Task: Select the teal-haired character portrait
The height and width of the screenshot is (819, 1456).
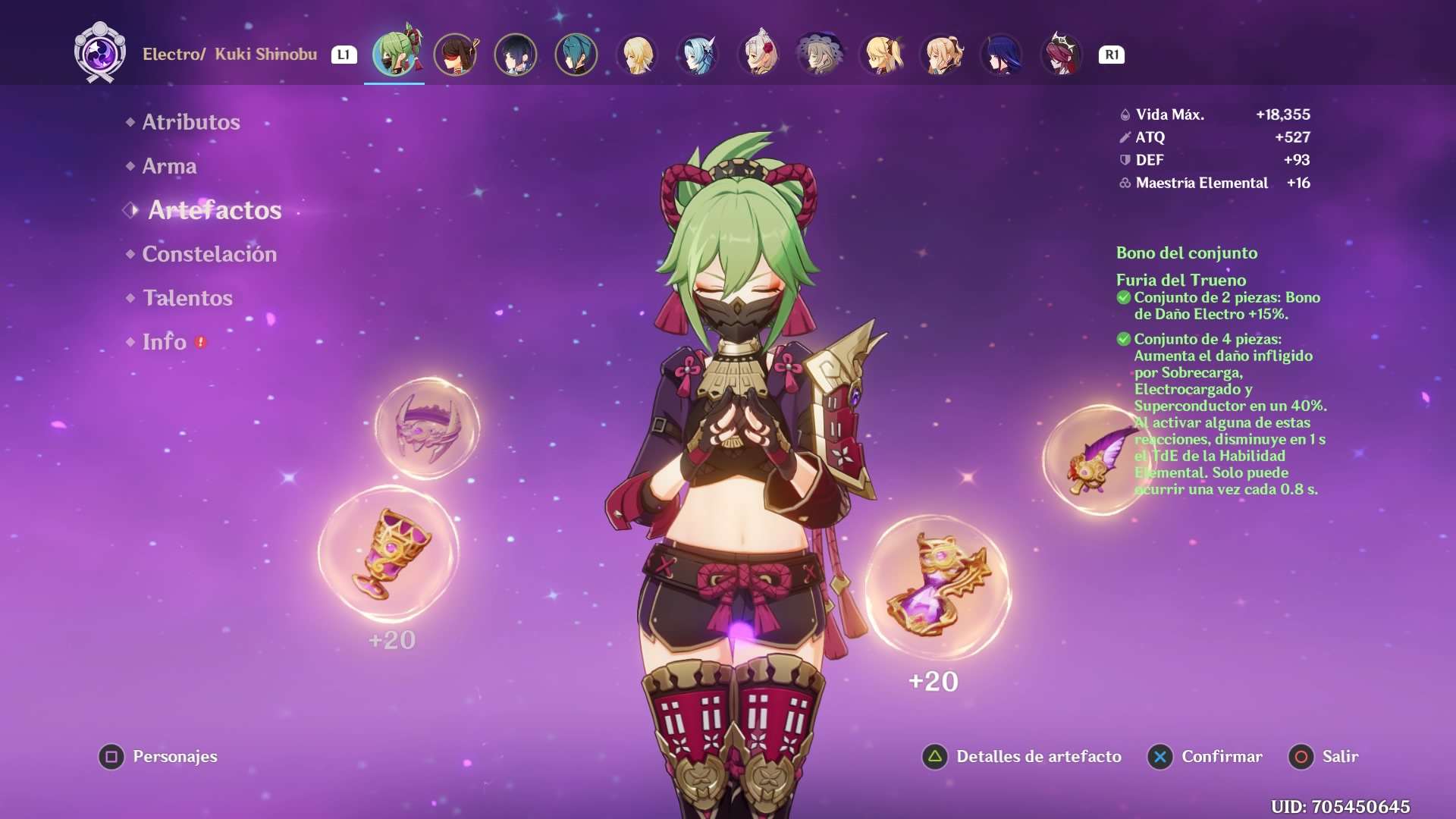Action: (576, 55)
